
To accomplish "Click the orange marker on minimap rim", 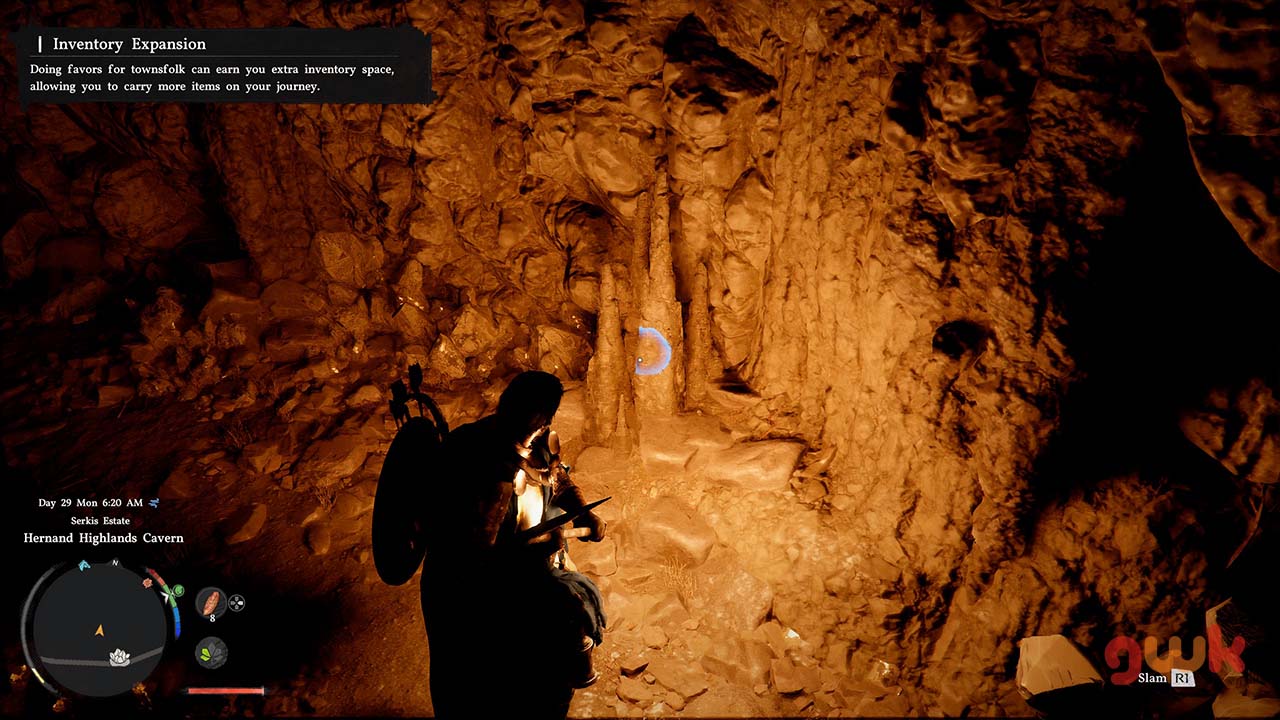I will (149, 581).
